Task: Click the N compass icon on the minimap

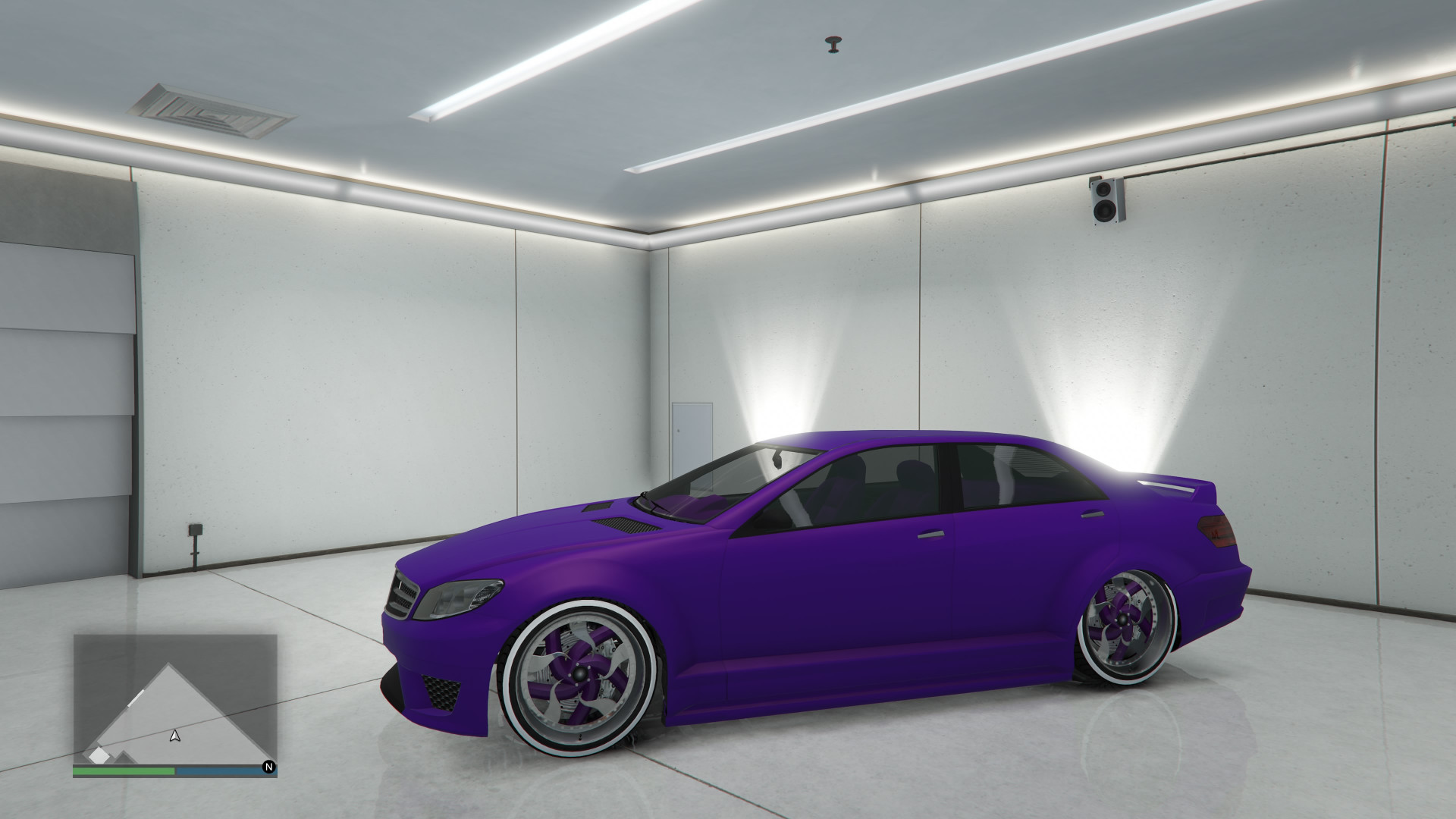Action: pos(269,767)
